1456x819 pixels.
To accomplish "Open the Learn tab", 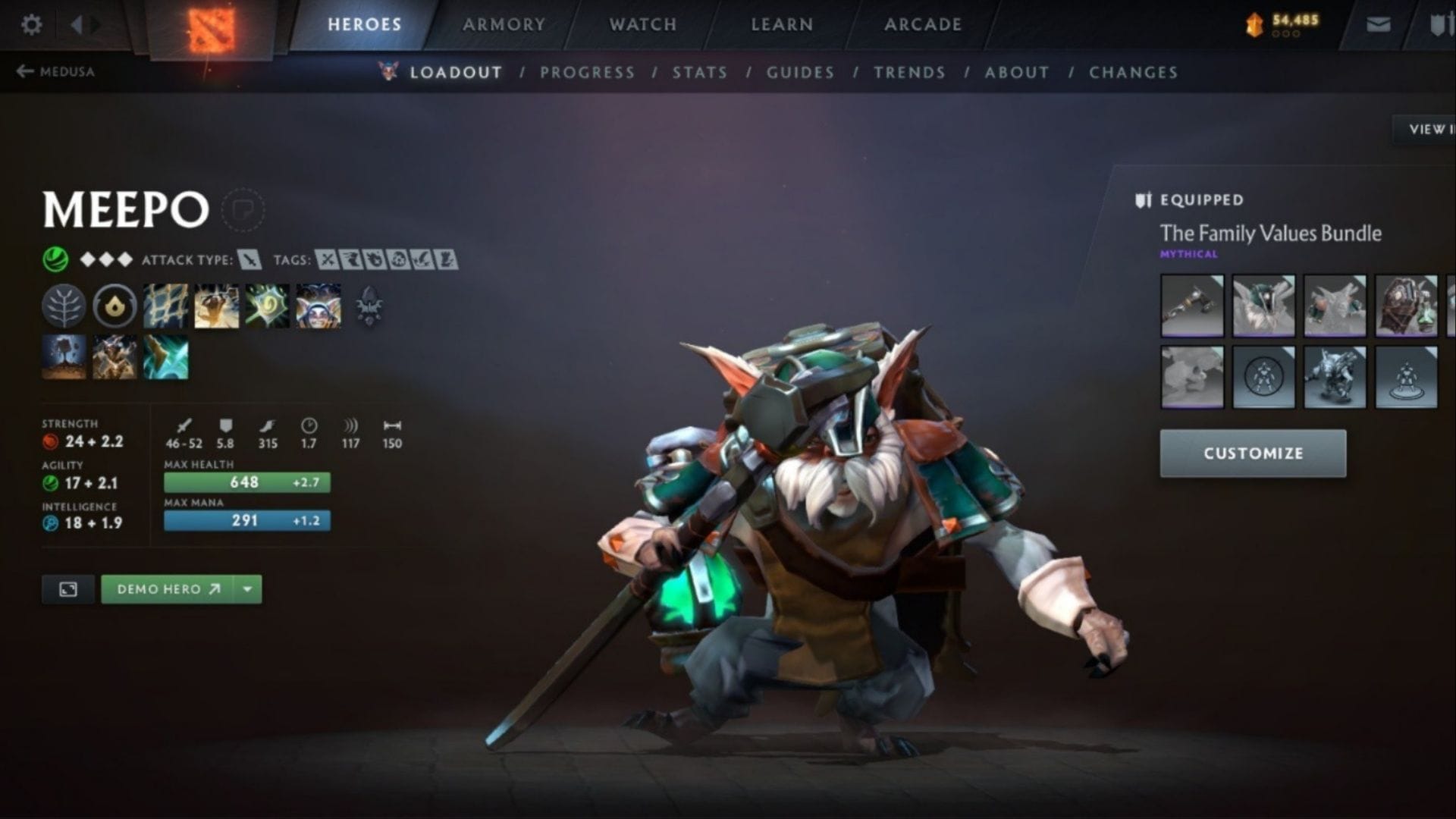I will point(782,24).
